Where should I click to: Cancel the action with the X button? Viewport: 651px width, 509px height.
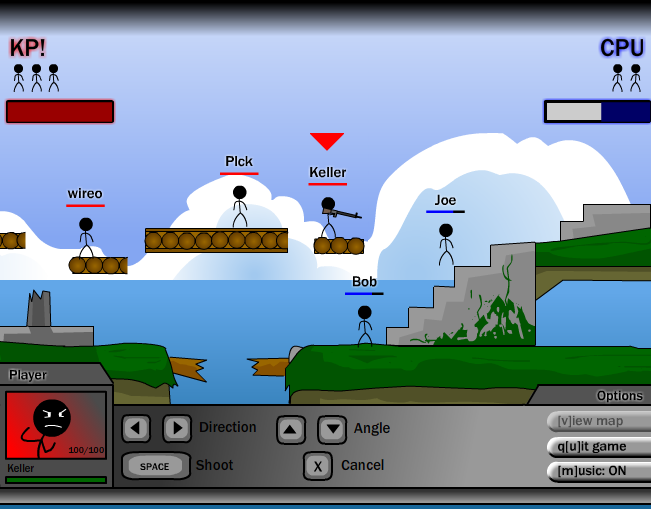click(317, 466)
